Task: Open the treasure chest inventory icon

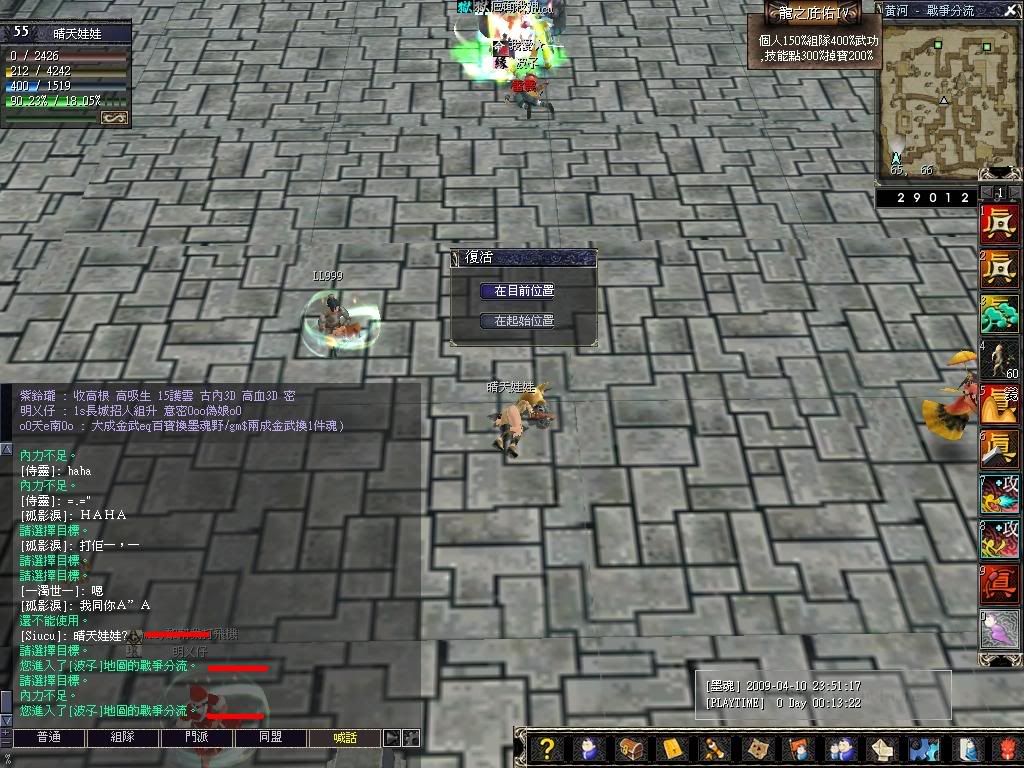Action: click(x=630, y=749)
